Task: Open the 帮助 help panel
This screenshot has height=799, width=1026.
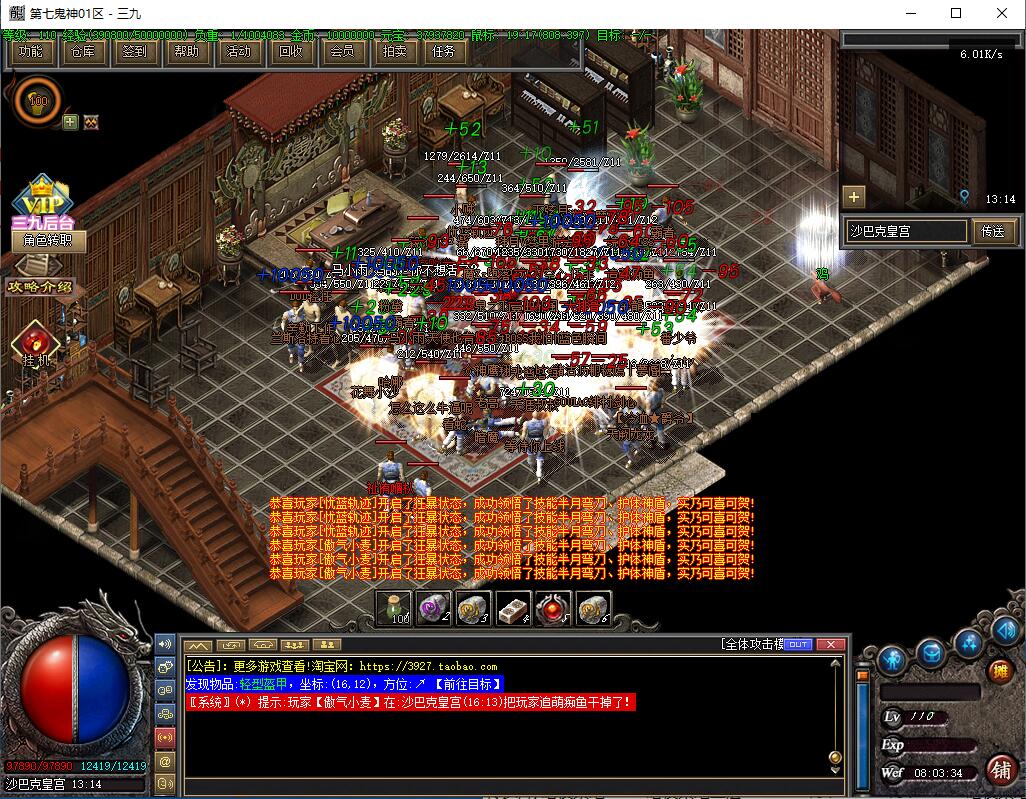Action: click(x=186, y=52)
